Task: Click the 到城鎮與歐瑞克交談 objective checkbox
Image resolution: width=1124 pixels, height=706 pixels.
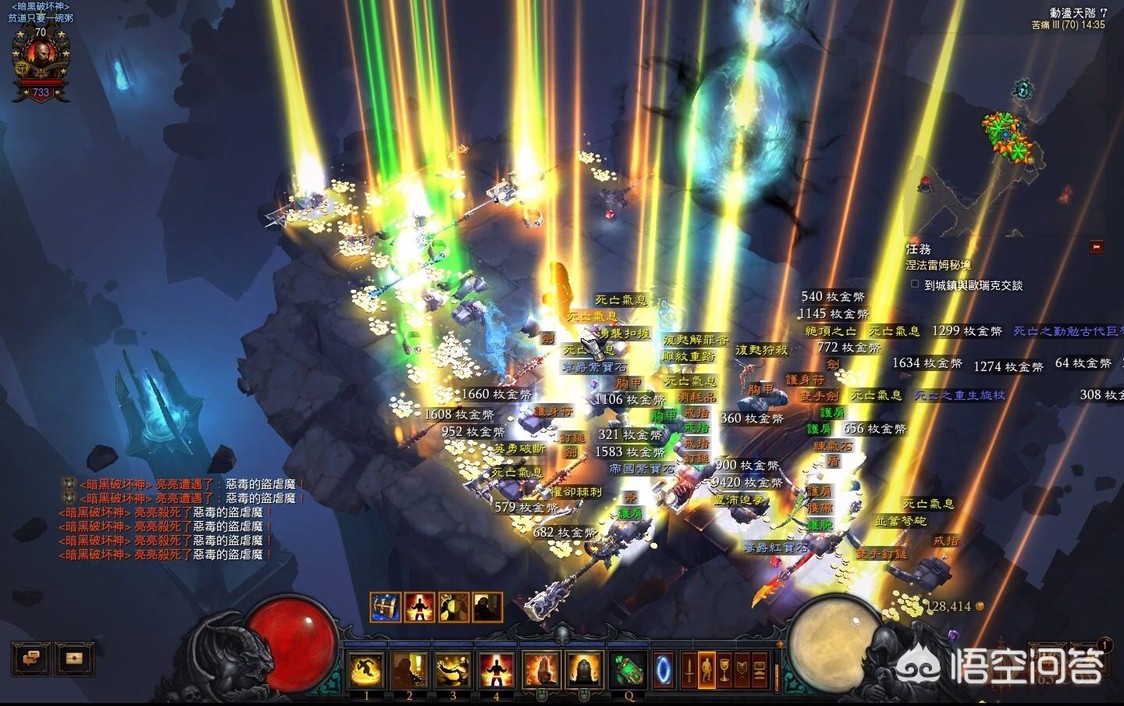Action: 915,285
